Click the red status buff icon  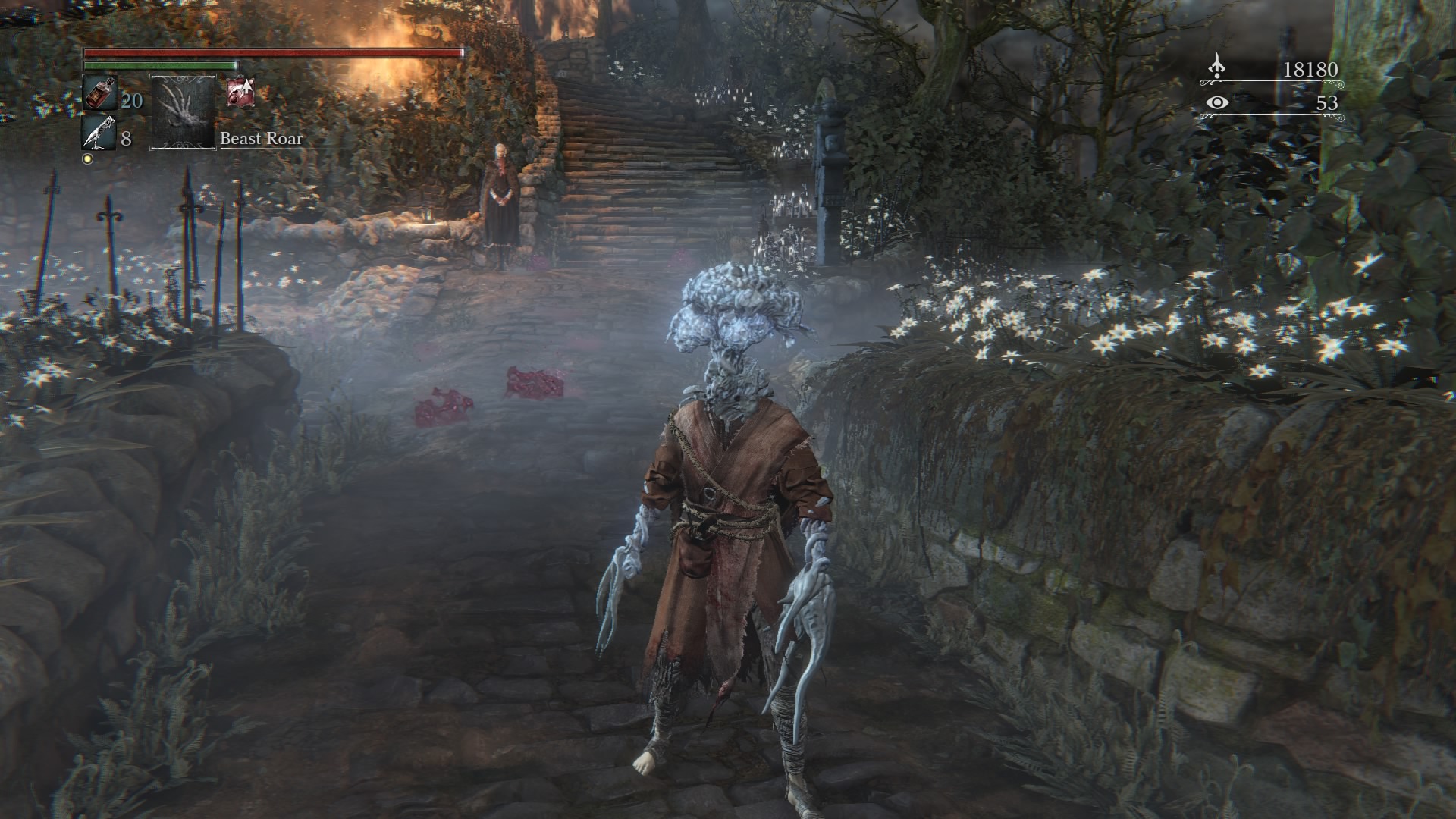click(240, 91)
